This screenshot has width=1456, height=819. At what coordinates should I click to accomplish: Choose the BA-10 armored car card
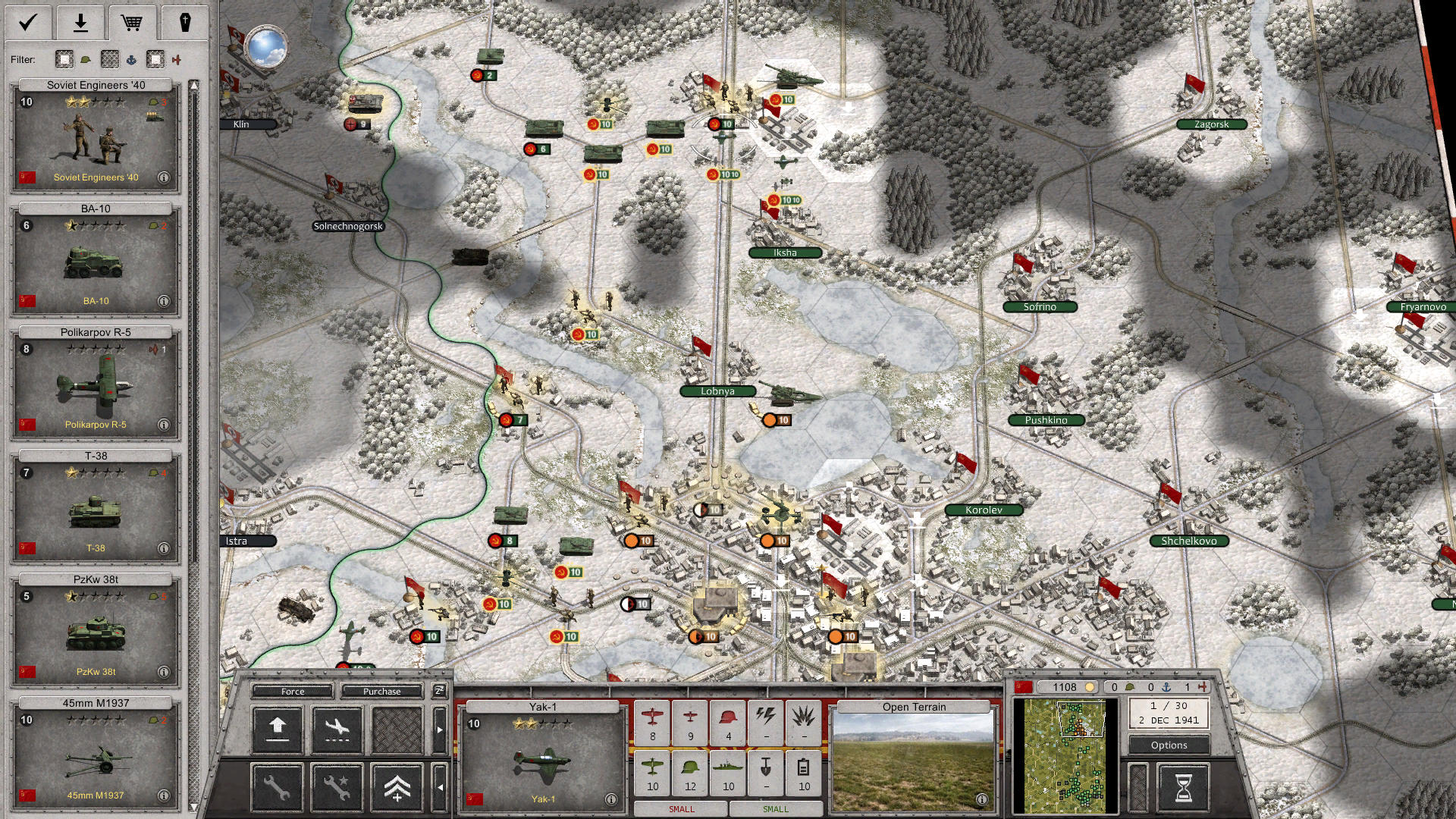pos(96,260)
